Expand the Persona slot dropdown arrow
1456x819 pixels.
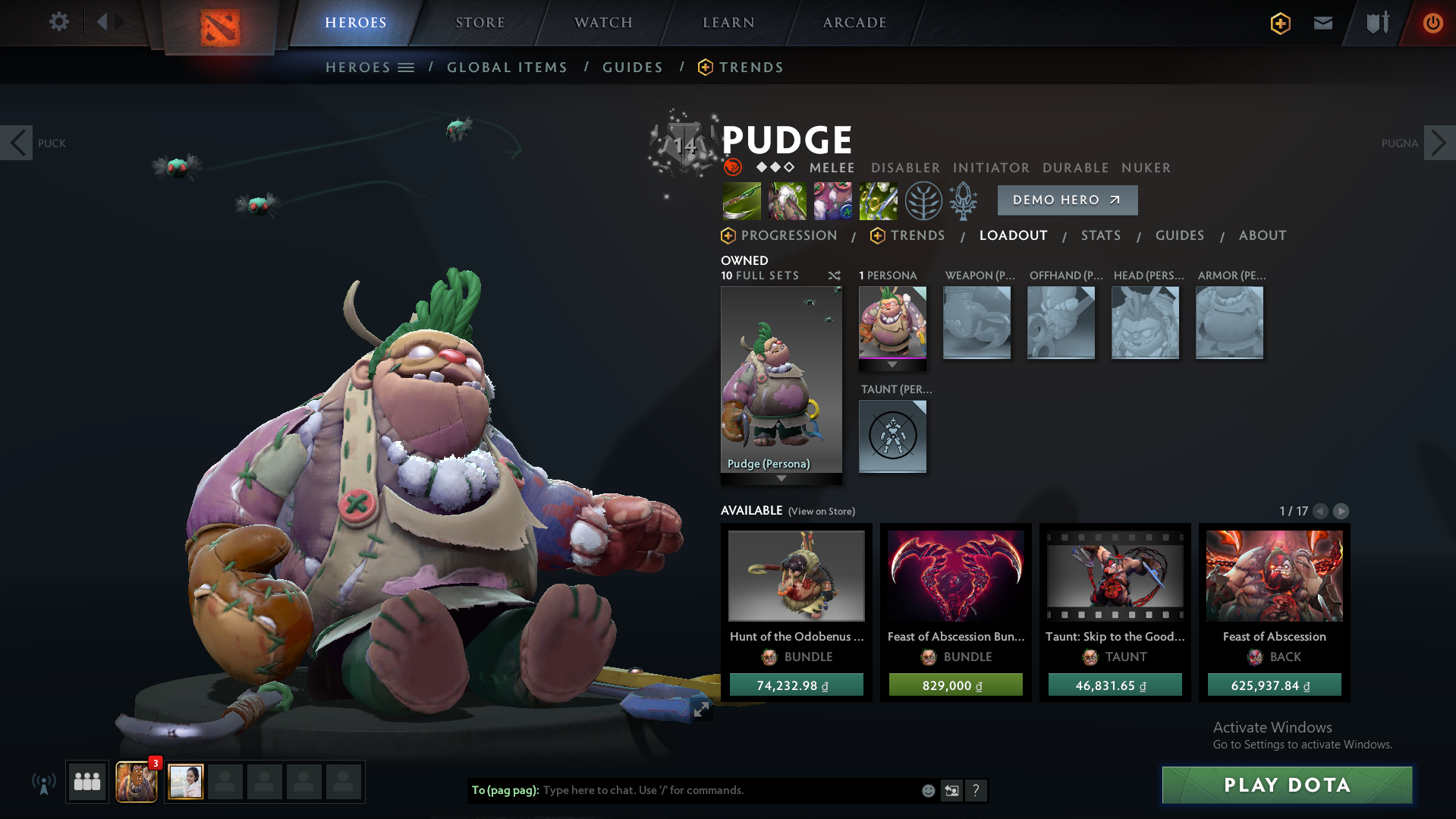click(x=892, y=364)
